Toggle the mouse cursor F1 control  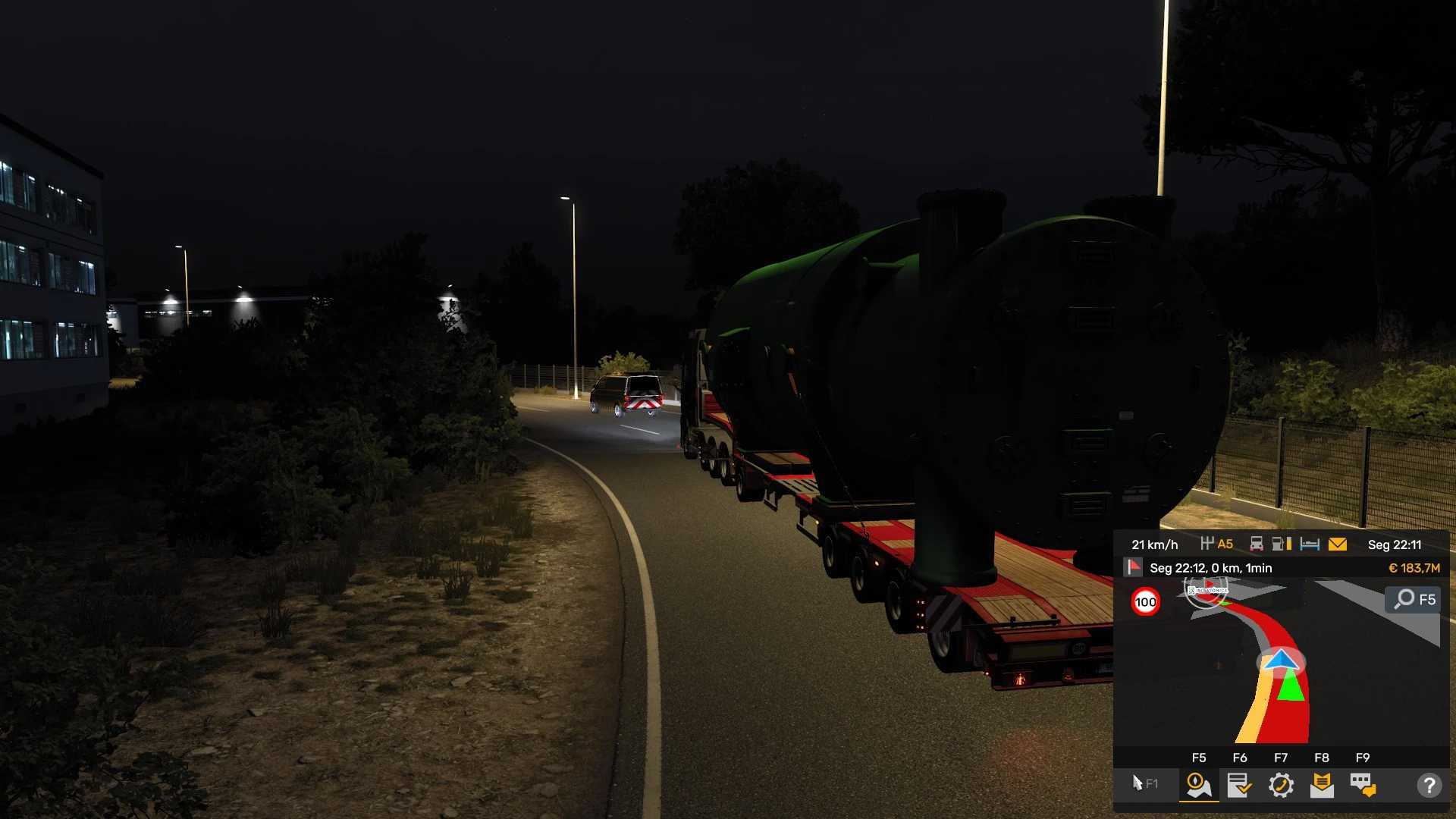tap(1144, 783)
